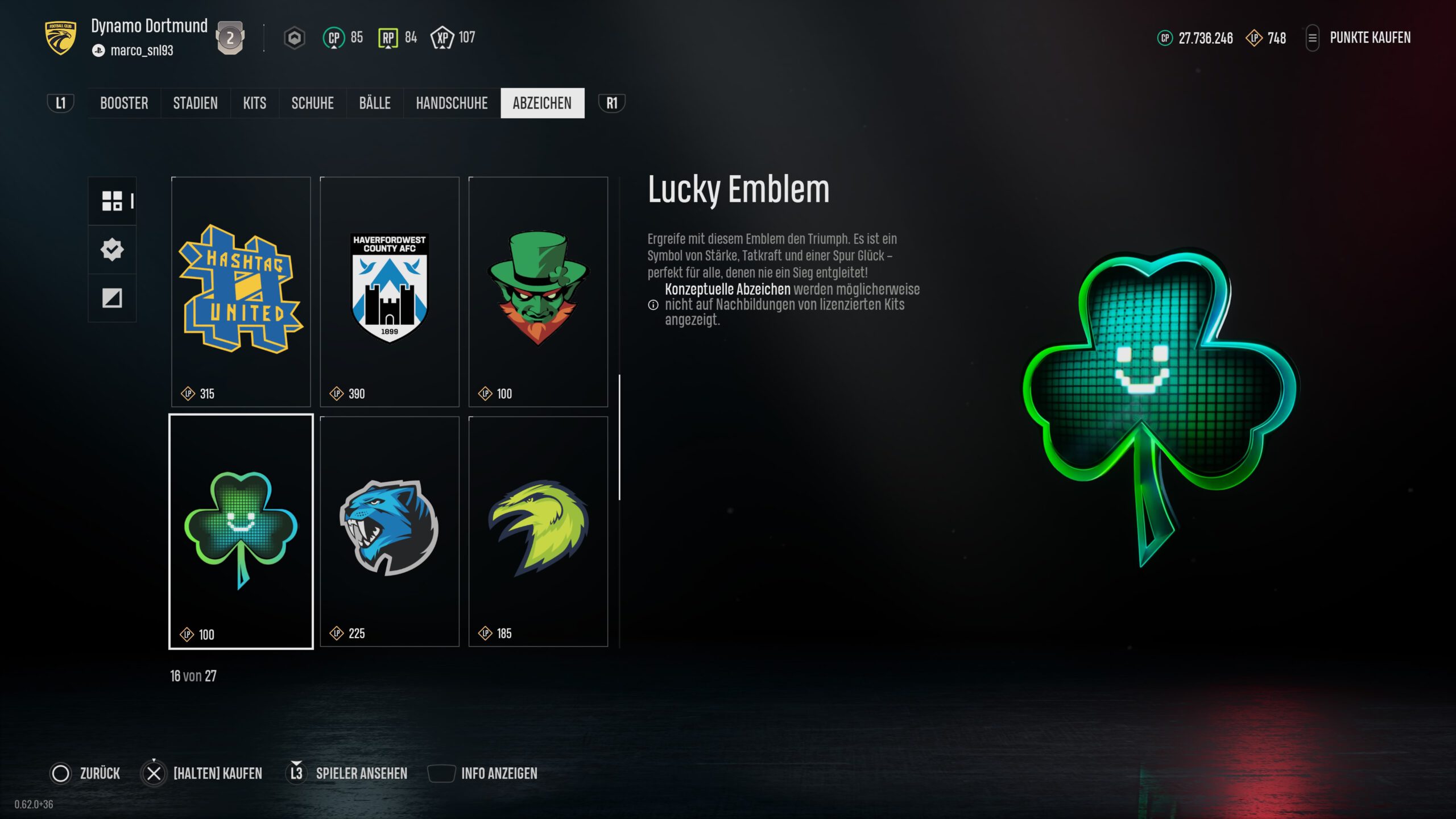This screenshot has height=819, width=1456.
Task: View player via Spieler Ansehen
Action: coord(349,773)
